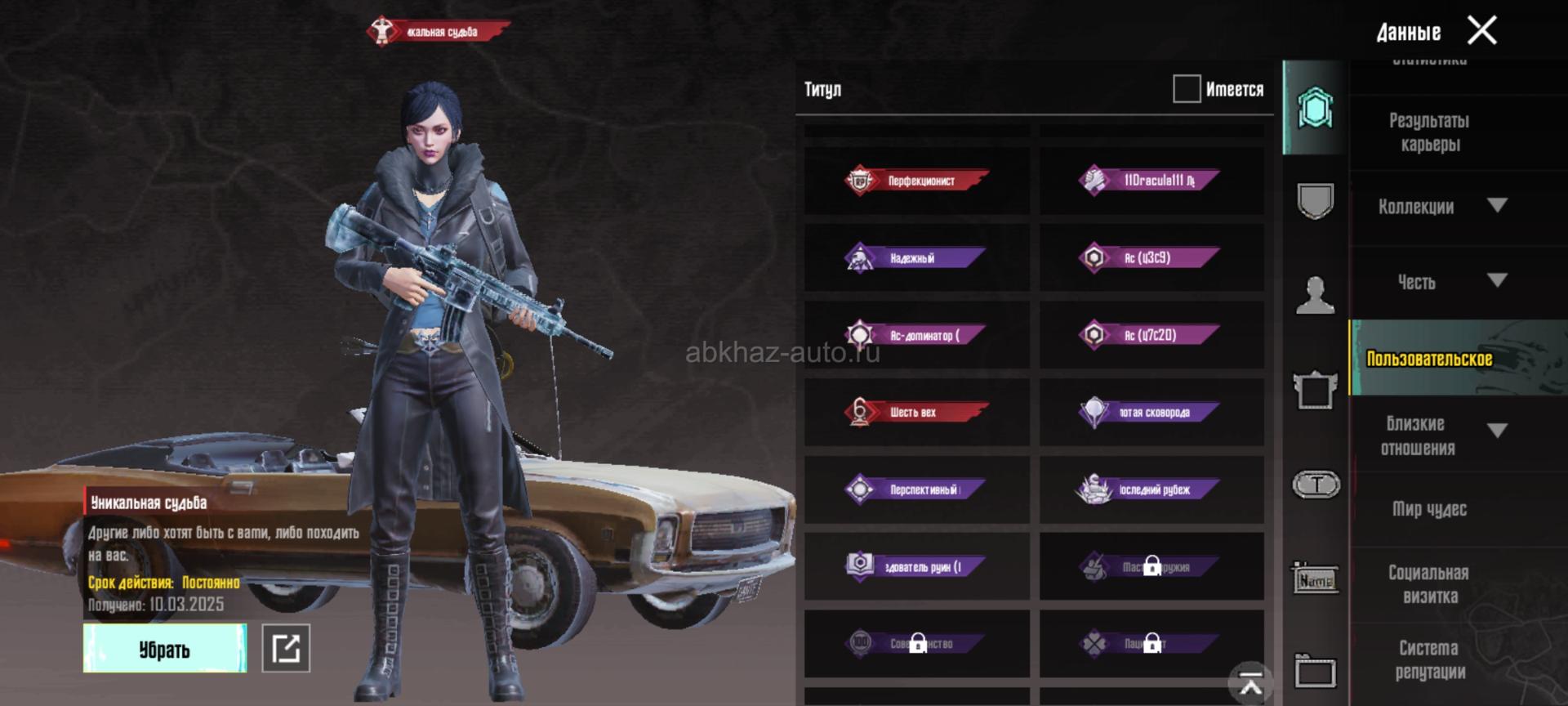
Task: Switch to the person silhouette avatar tab
Action: click(x=1315, y=295)
